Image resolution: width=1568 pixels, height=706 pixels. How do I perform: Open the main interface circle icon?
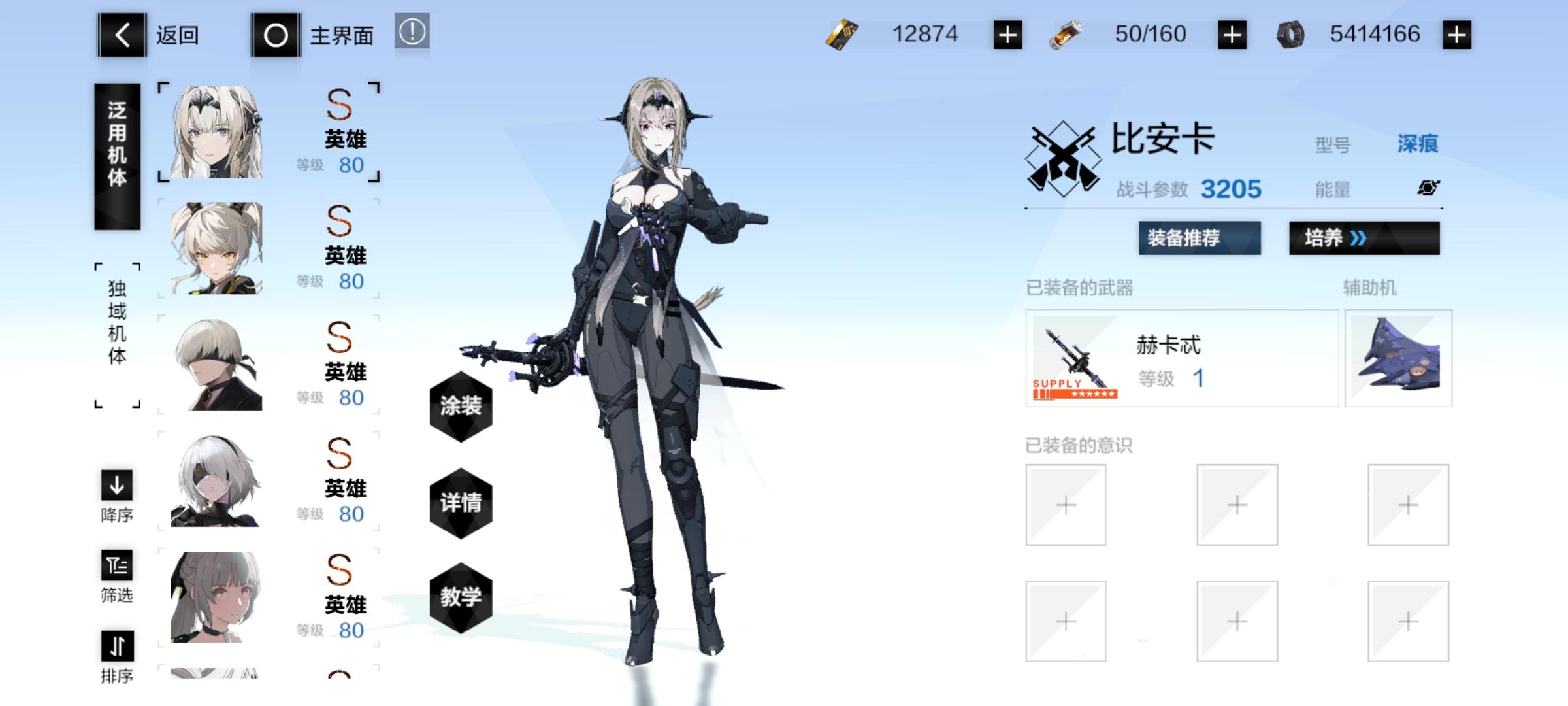277,36
